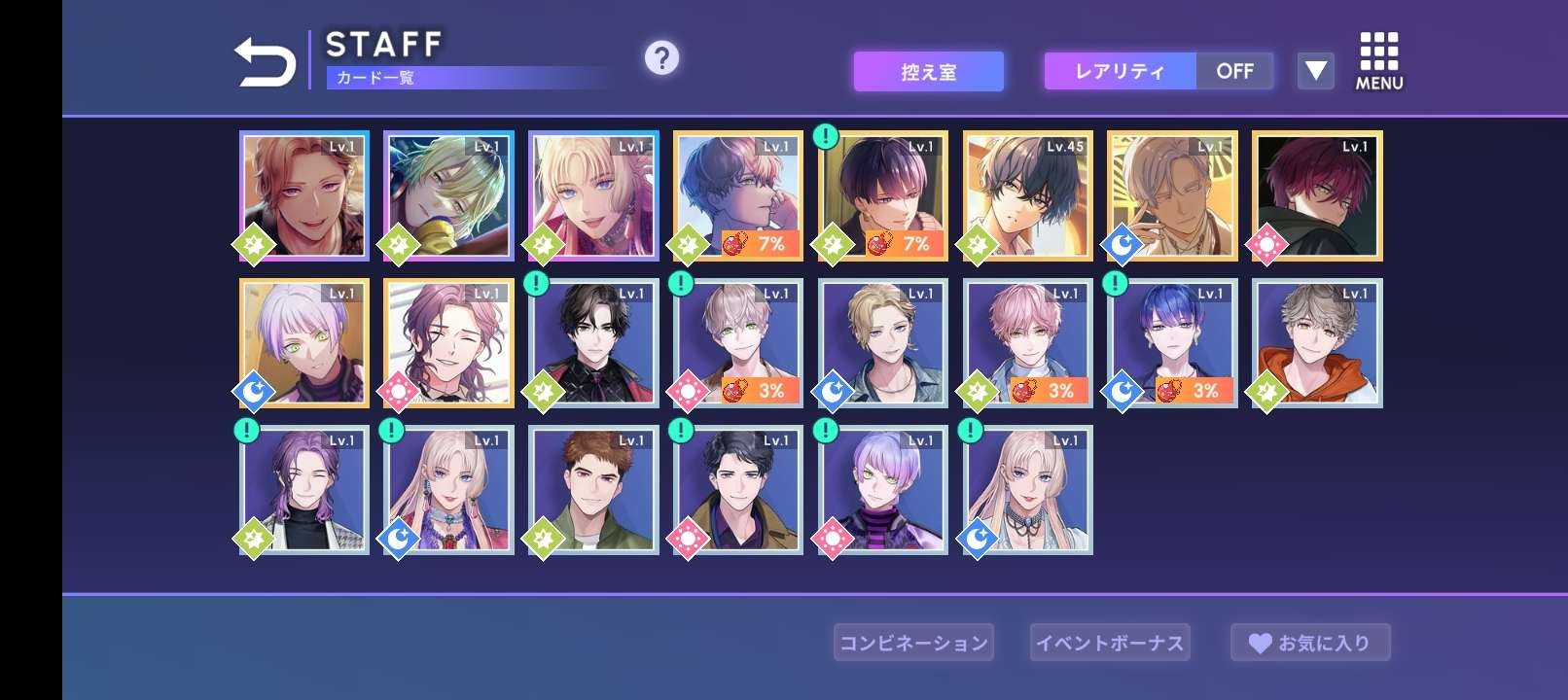Choose the sleeping tan-skinned blond card
Image resolution: width=1568 pixels, height=700 pixels.
point(1172,196)
